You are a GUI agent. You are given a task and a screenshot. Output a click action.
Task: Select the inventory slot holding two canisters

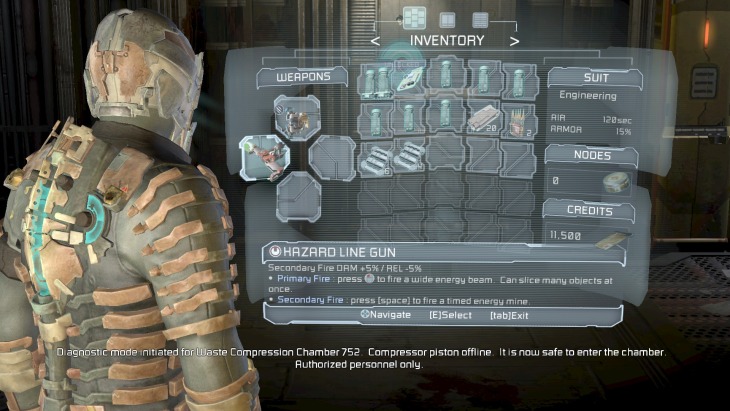pos(376,79)
